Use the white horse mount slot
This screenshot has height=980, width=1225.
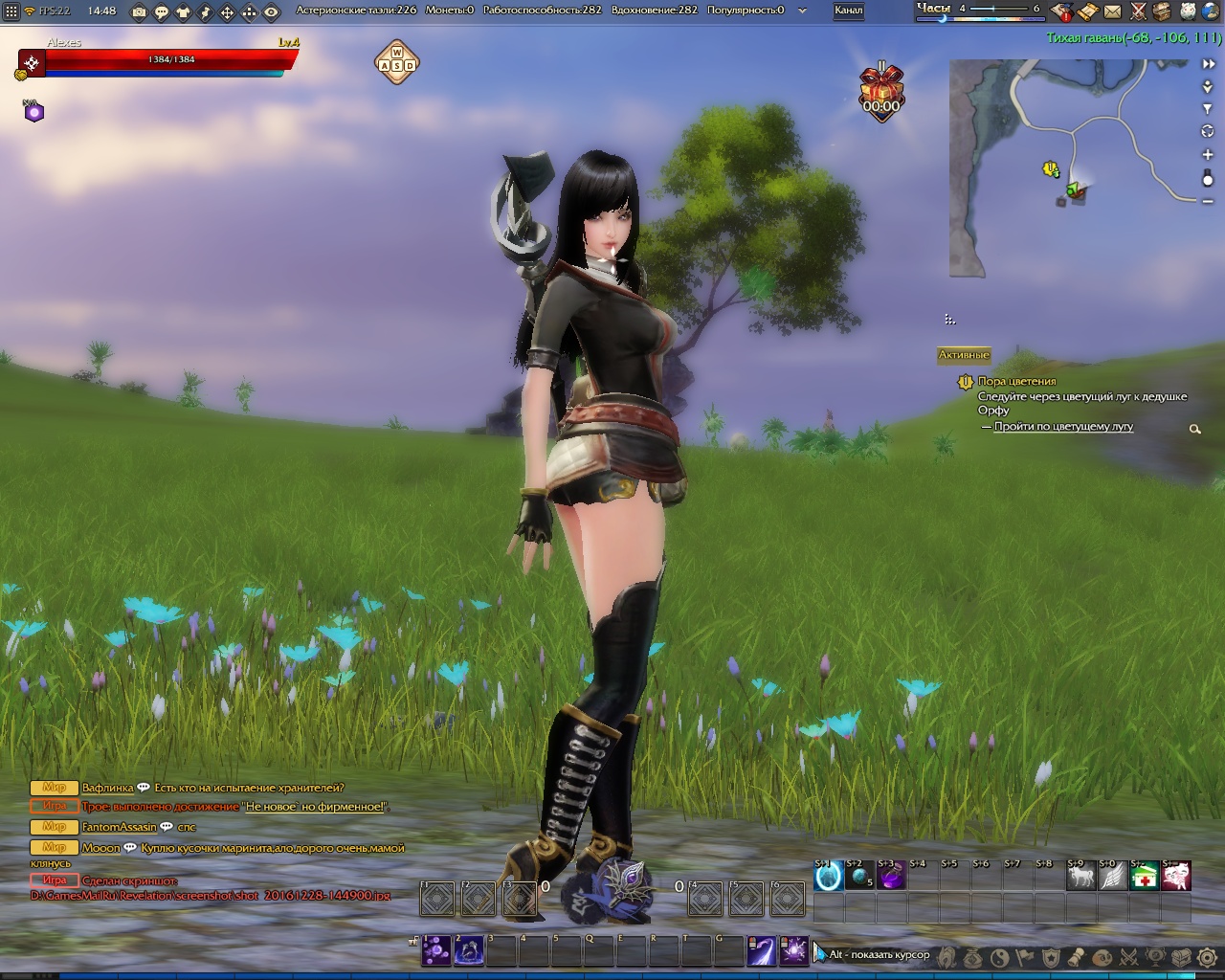[1080, 876]
